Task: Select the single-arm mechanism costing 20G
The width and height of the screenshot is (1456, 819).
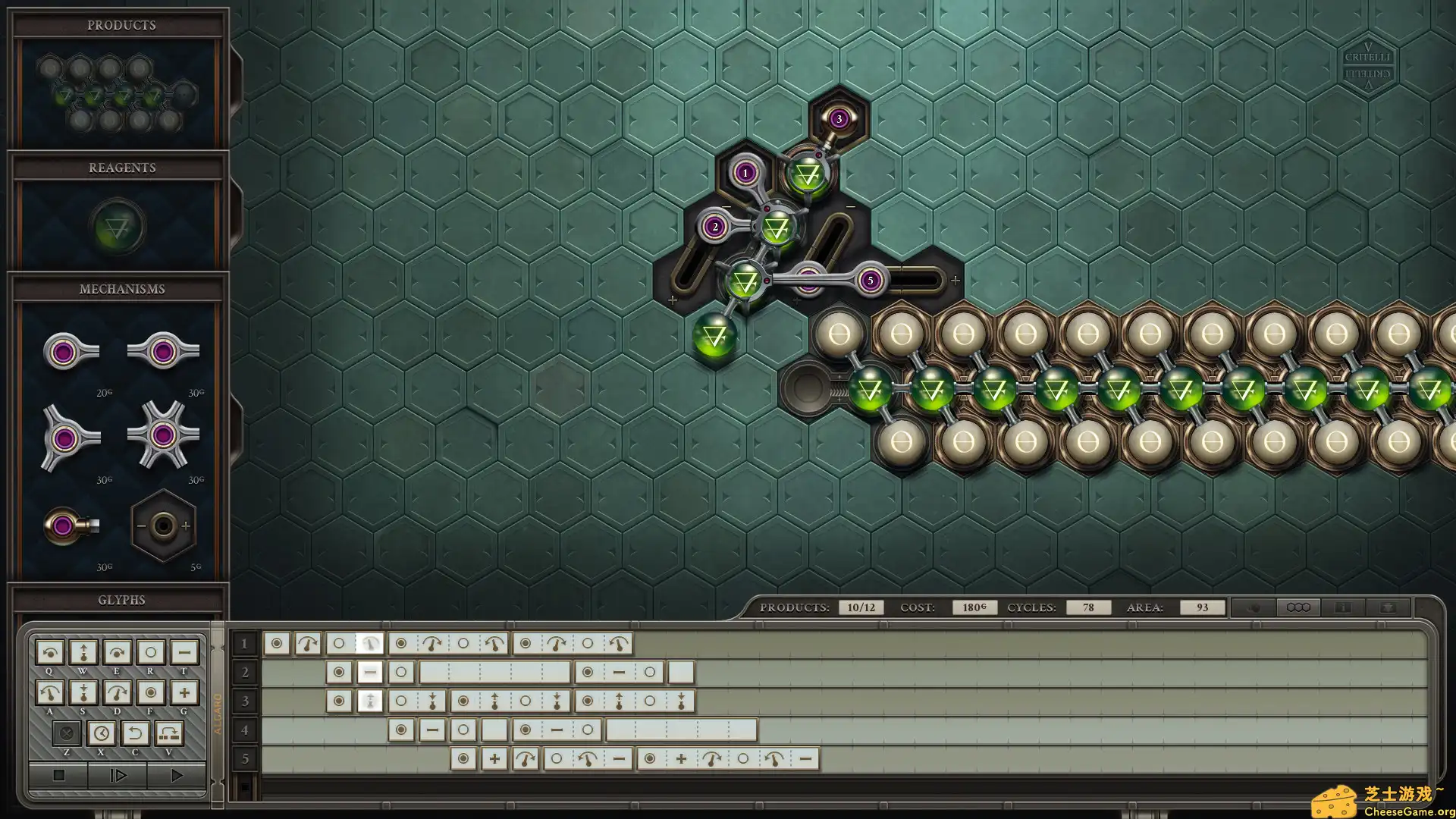Action: tap(70, 352)
